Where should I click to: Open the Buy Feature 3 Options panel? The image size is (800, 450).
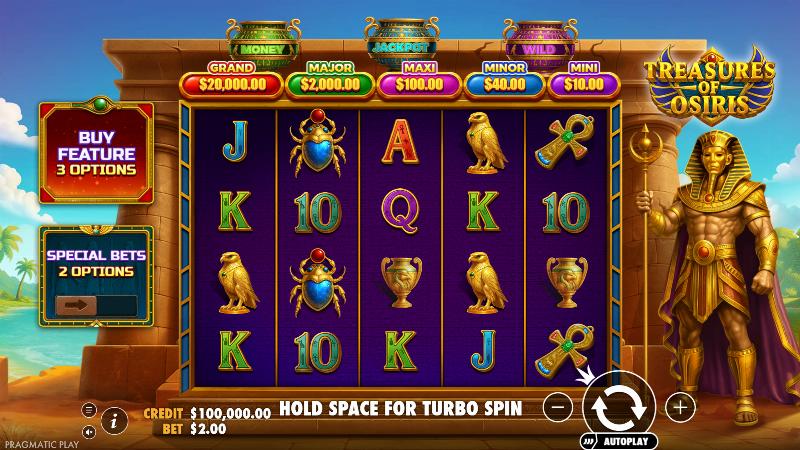pyautogui.click(x=96, y=153)
